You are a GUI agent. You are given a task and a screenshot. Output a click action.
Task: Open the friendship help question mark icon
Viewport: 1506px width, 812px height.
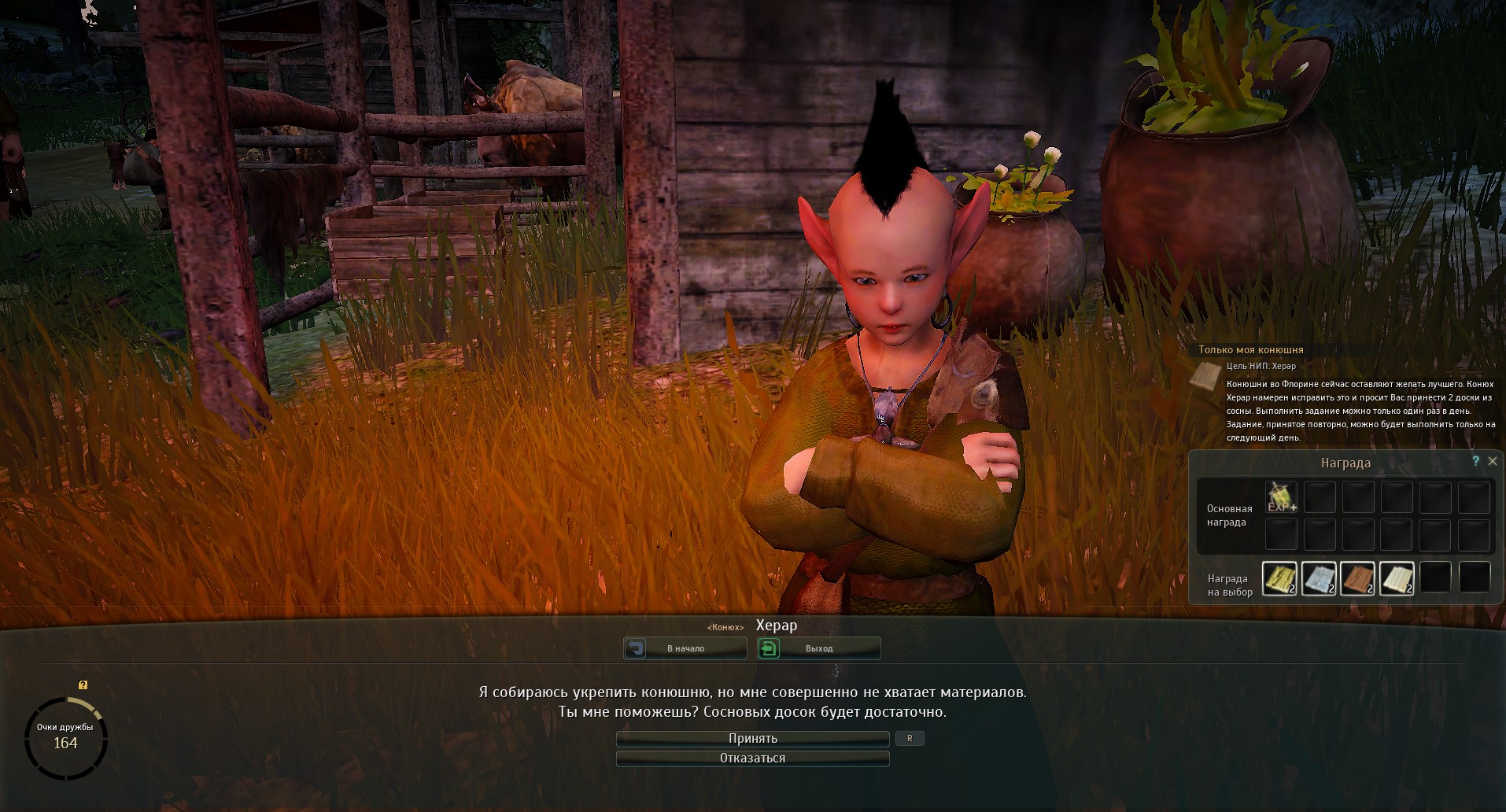83,685
